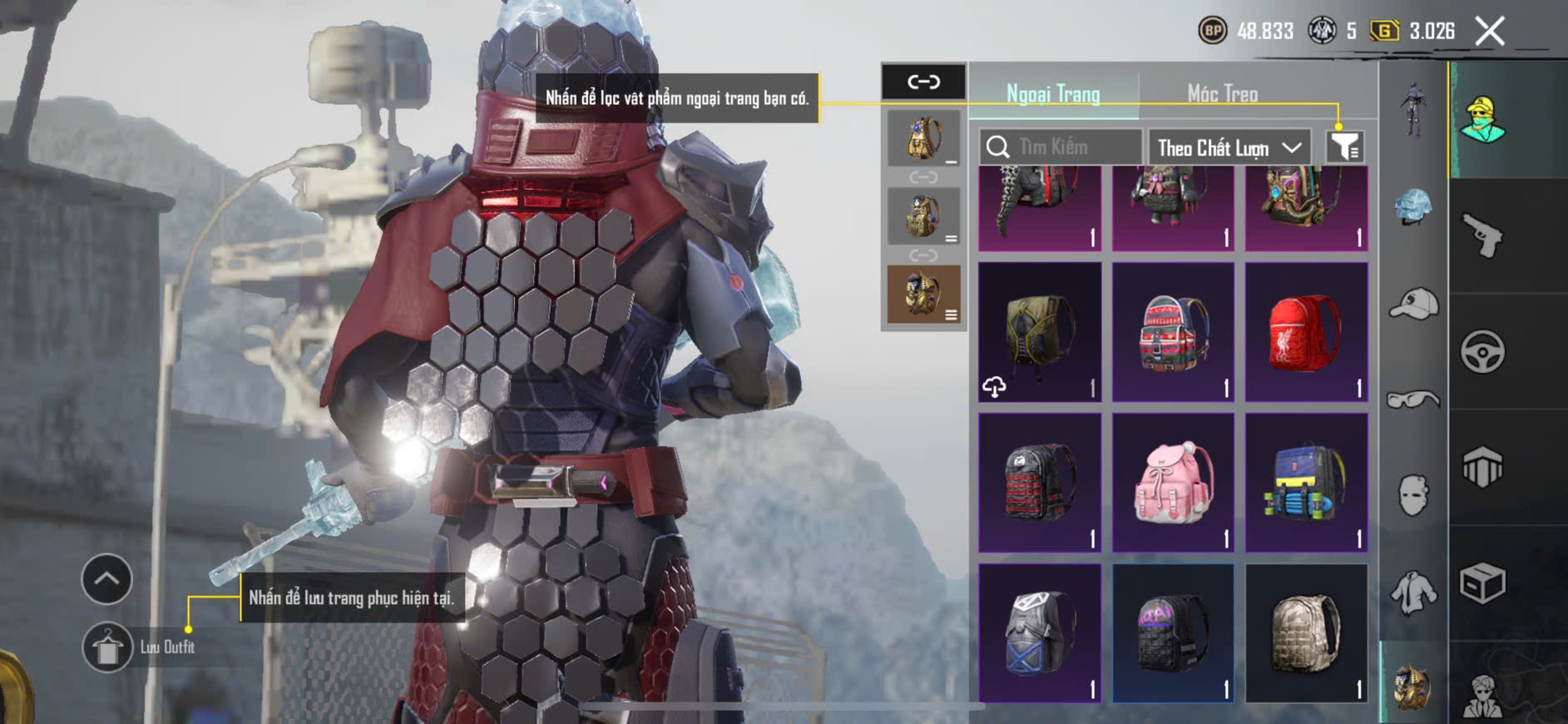Open the Móc Treo tab
Viewport: 1568px width, 724px height.
[1222, 94]
